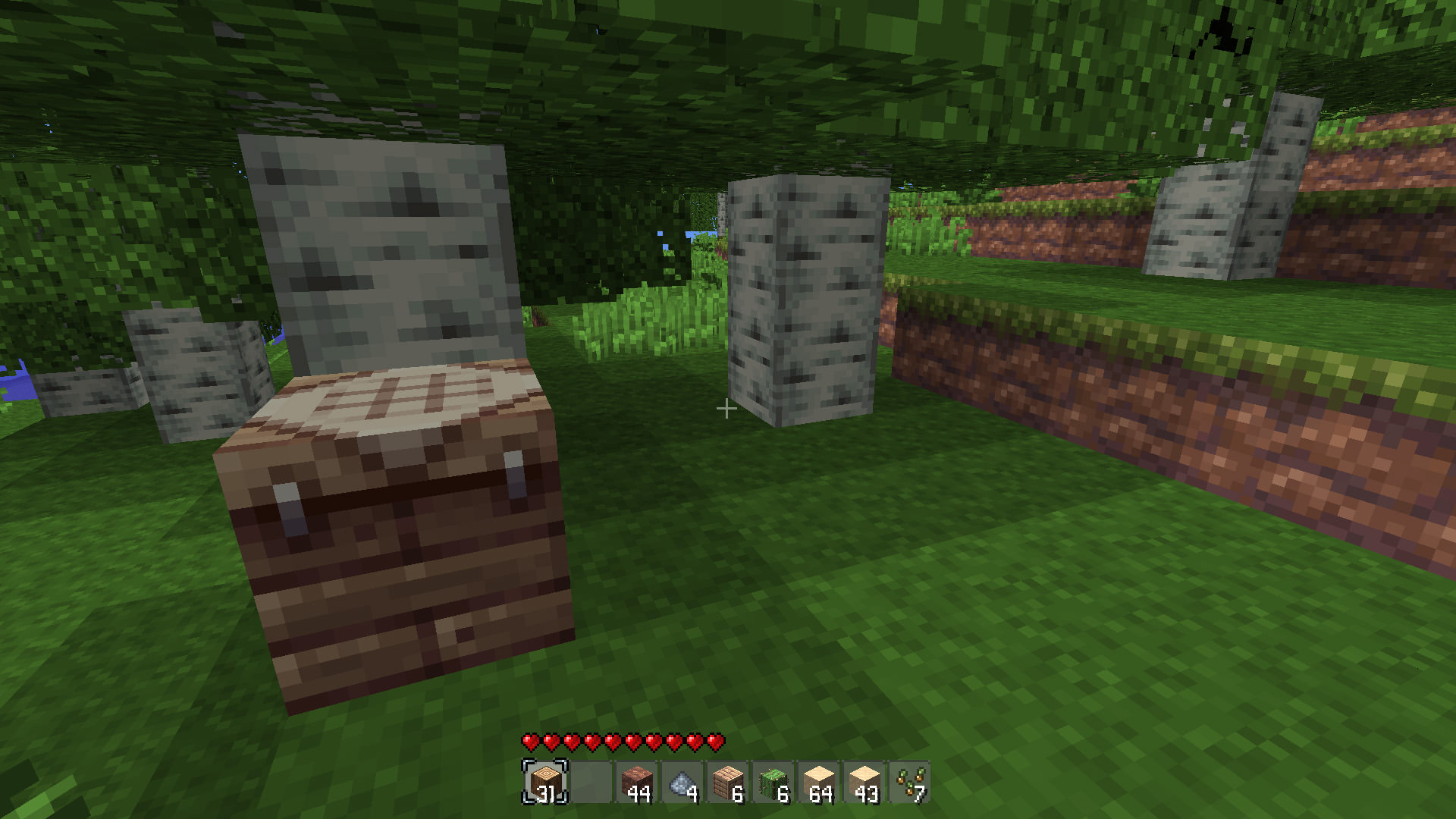Click the crosshair at screen center
1456x819 pixels.
pyautogui.click(x=727, y=409)
